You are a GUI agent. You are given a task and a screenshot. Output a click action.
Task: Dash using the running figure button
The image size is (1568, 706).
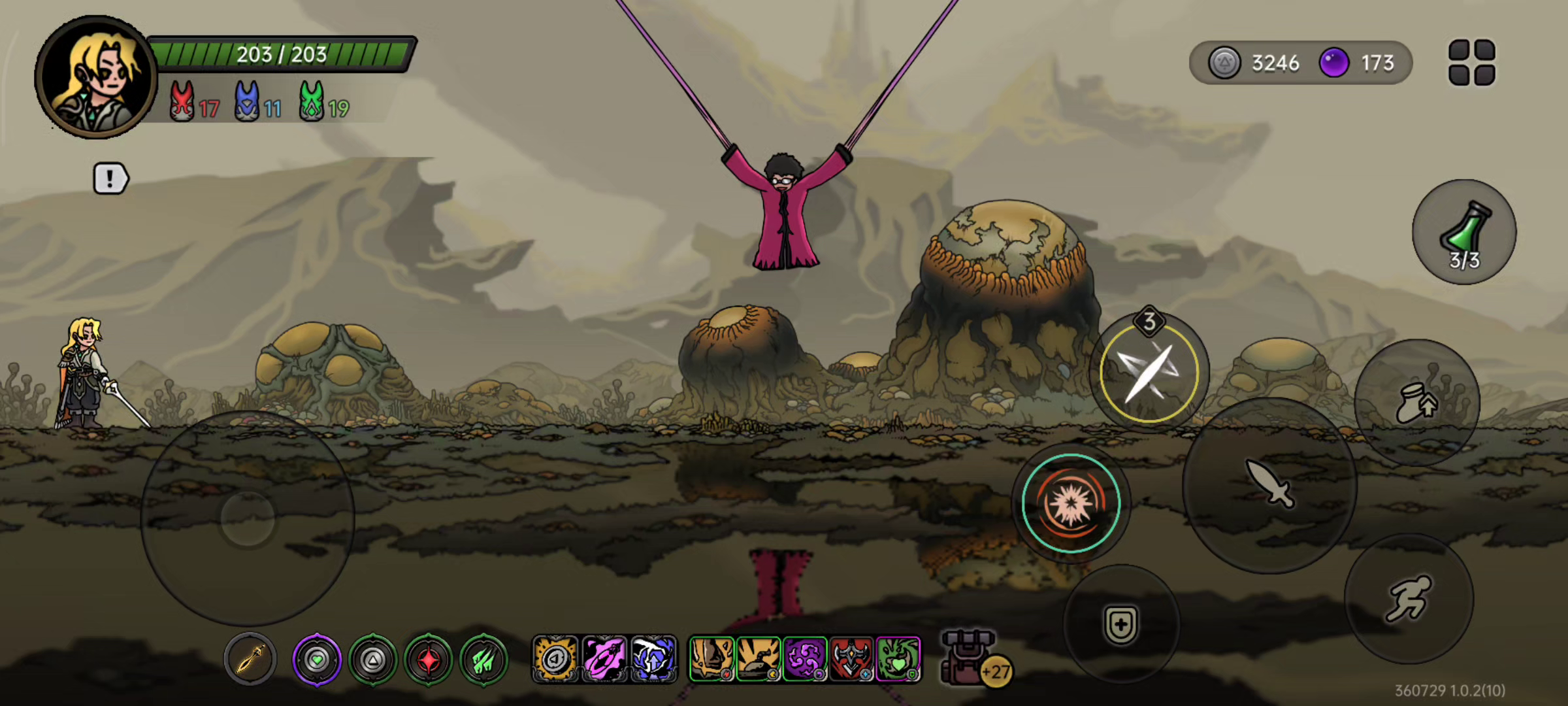click(x=1409, y=598)
